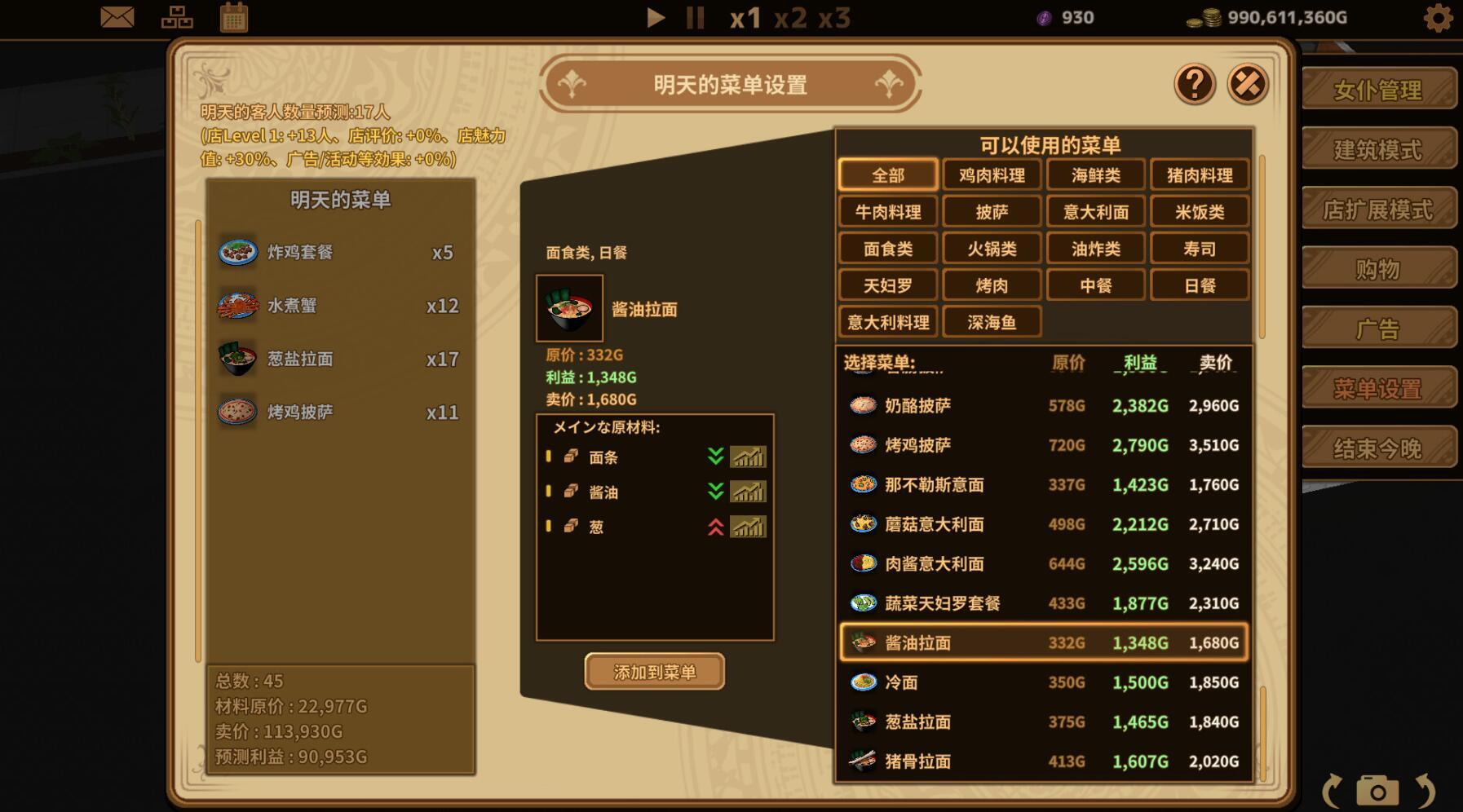The image size is (1463, 812).
Task: Click the help question mark icon
Action: 1194,84
